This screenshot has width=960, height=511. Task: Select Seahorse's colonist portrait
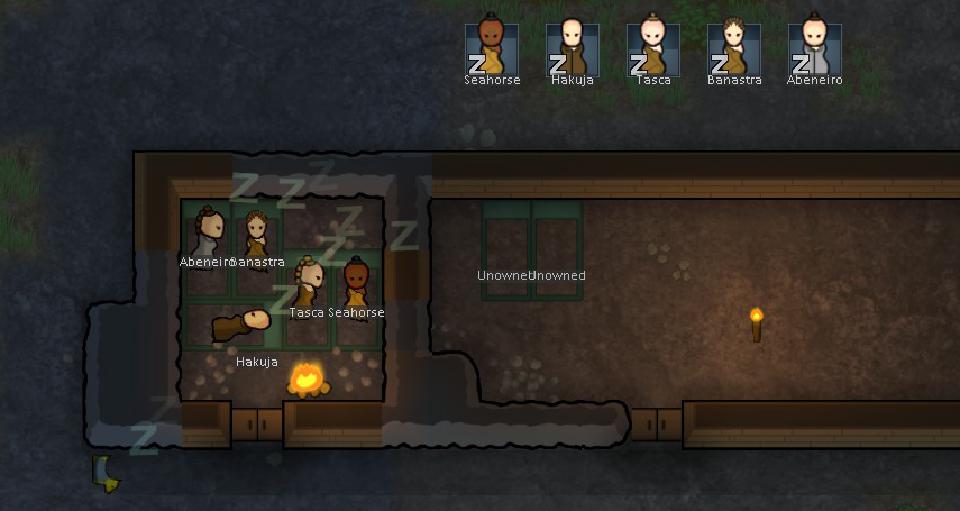492,48
